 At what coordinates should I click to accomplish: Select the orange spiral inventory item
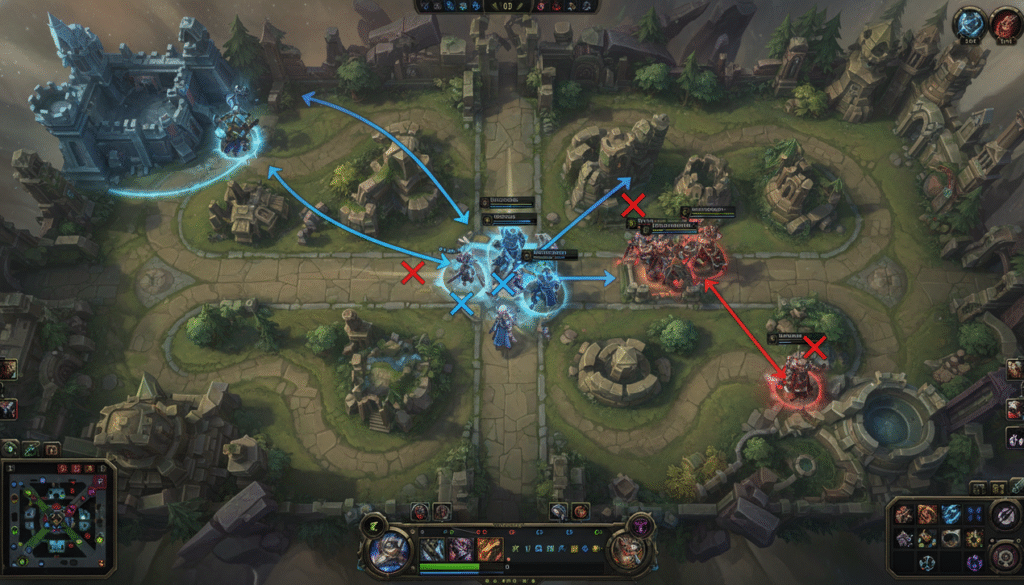click(x=926, y=514)
